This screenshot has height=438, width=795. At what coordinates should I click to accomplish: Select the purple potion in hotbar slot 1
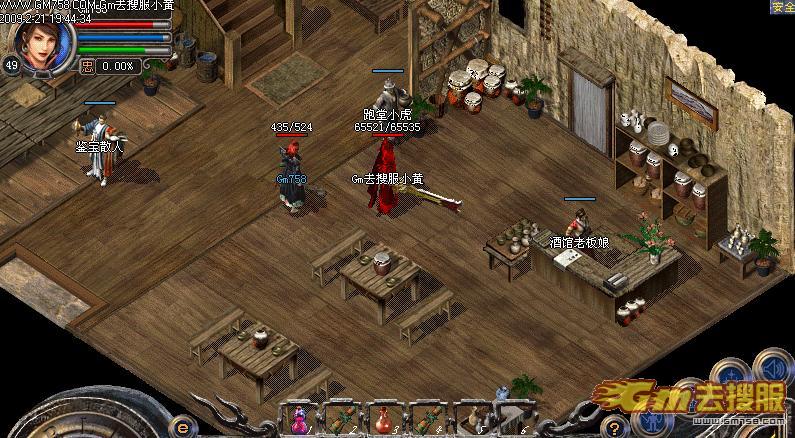point(300,420)
